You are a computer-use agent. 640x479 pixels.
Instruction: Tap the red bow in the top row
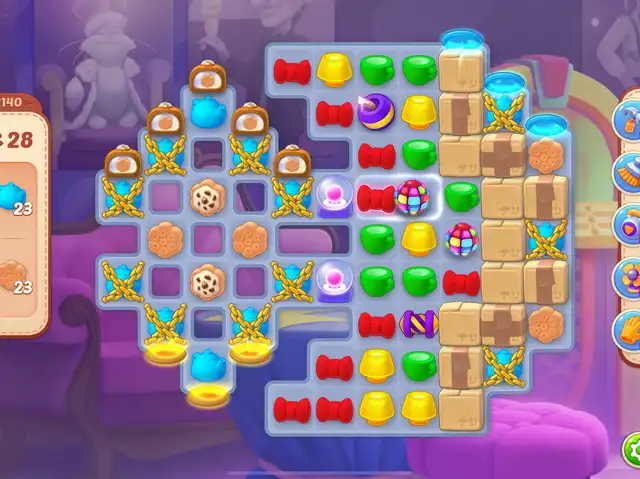292,70
